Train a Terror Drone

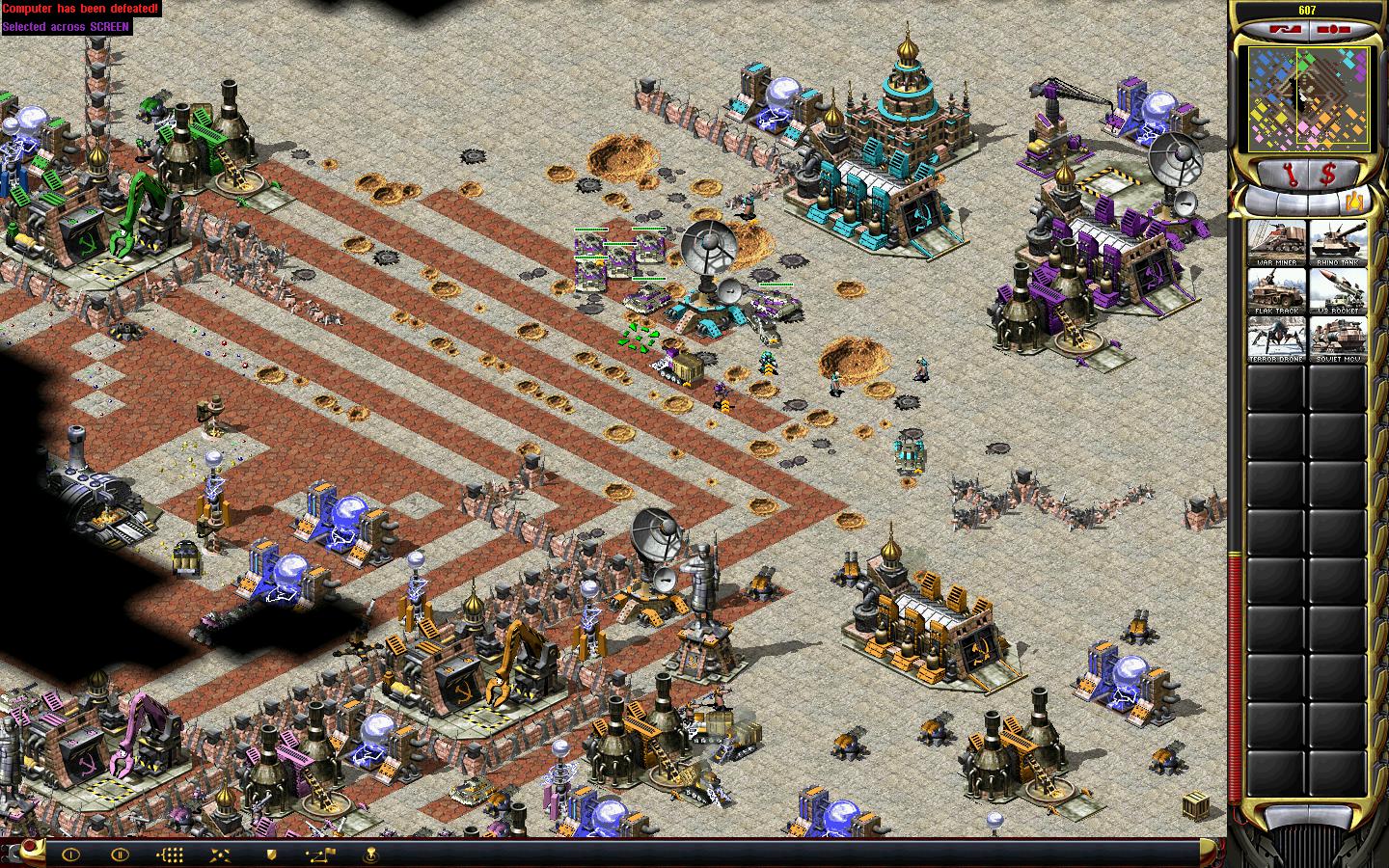tap(1276, 339)
